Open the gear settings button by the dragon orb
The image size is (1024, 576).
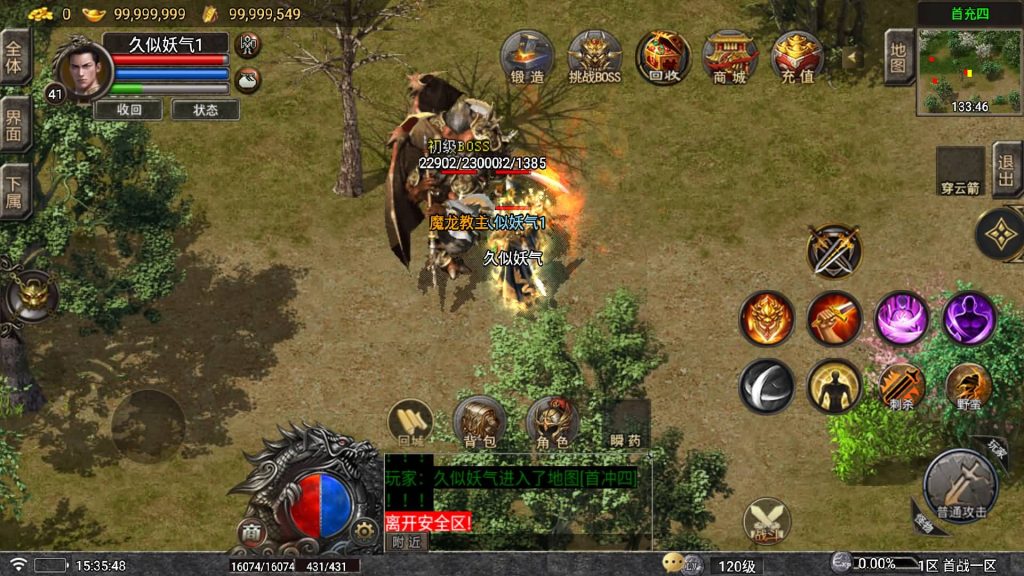364,531
